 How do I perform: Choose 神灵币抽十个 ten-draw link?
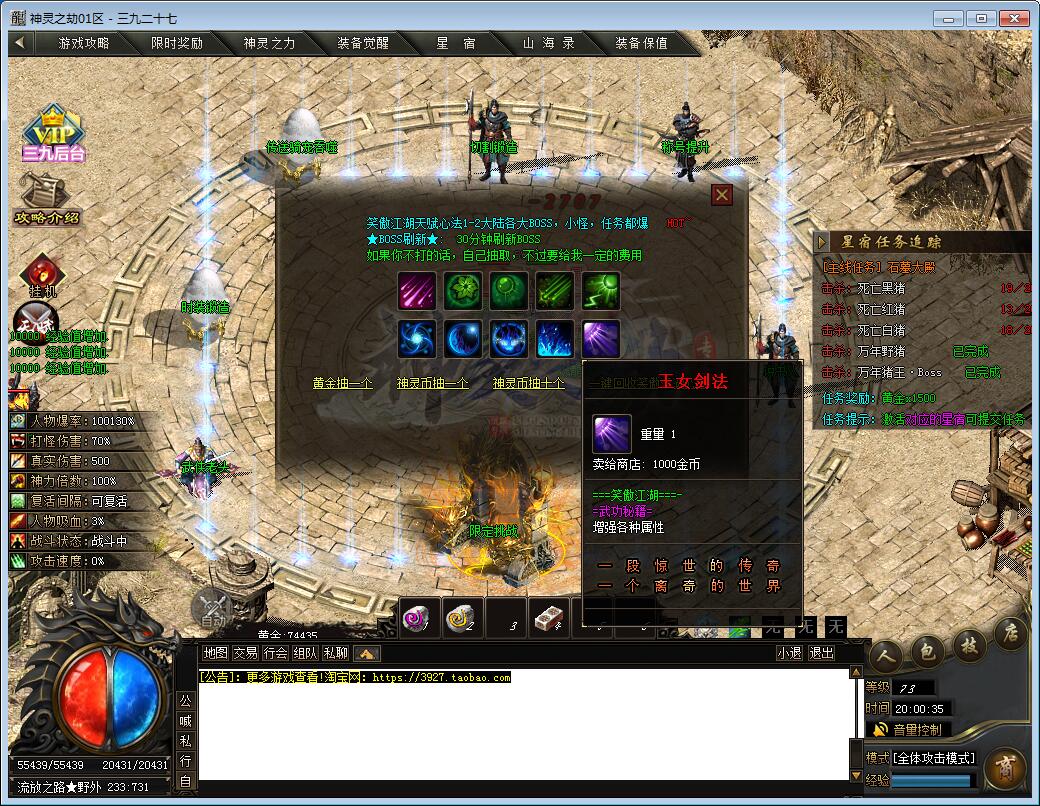coord(528,383)
